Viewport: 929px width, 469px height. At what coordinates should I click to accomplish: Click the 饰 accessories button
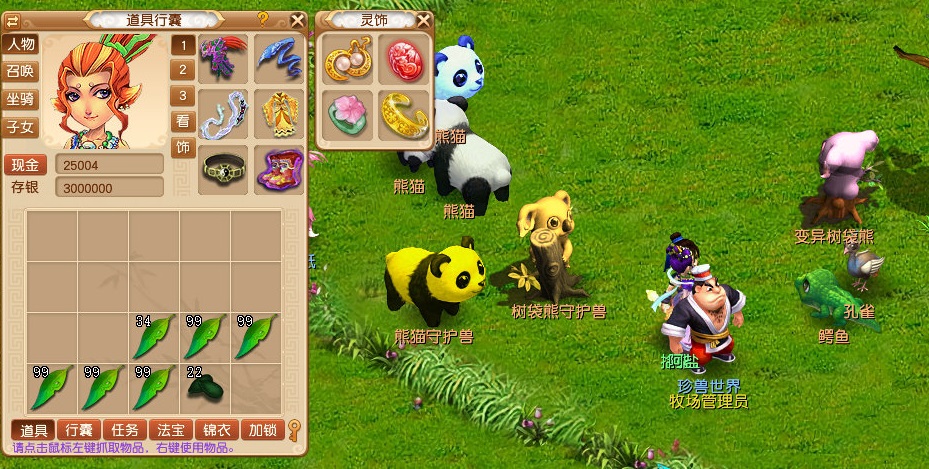click(x=182, y=148)
